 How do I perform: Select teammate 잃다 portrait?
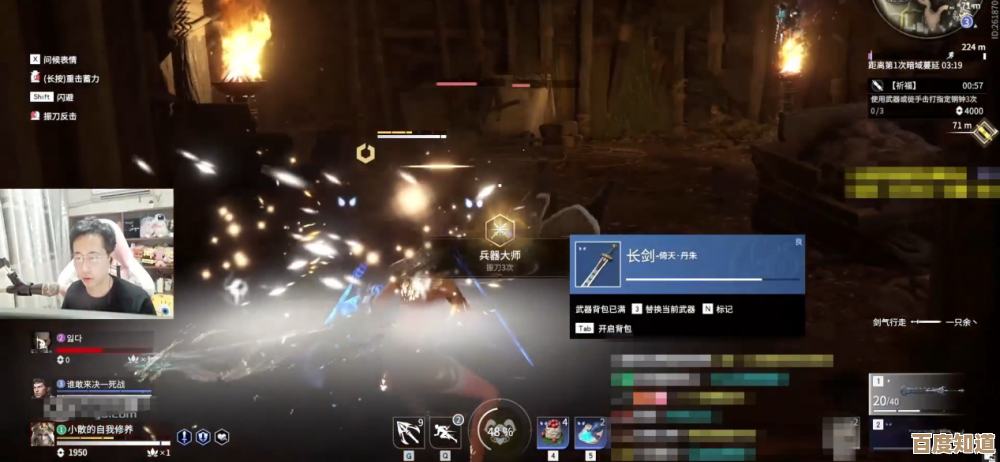[41, 341]
